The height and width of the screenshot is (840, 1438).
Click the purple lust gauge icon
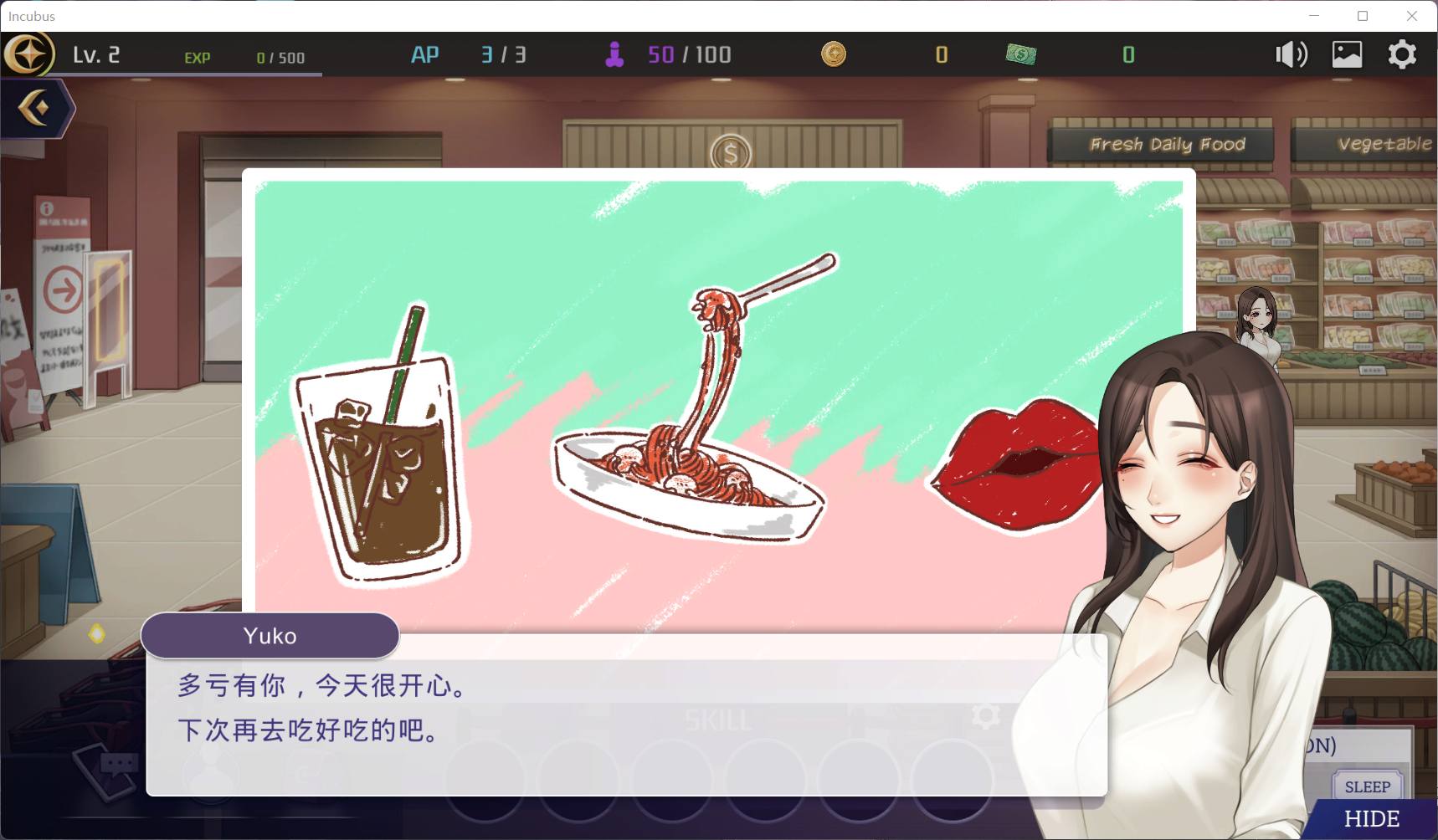[616, 54]
